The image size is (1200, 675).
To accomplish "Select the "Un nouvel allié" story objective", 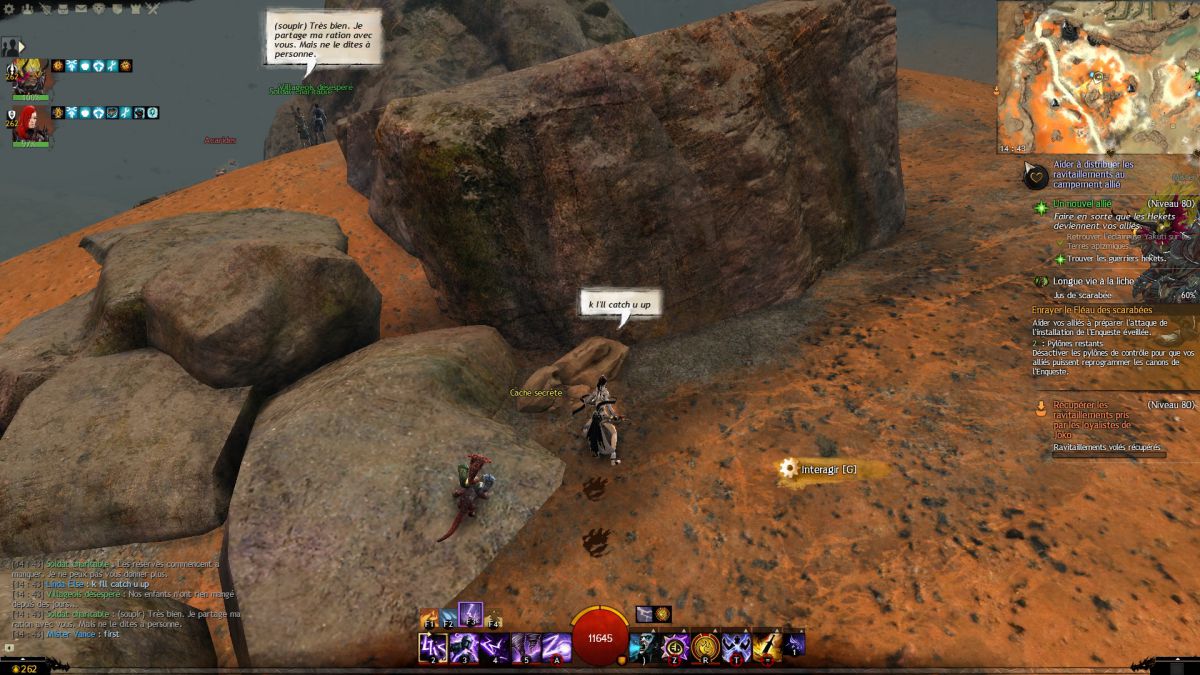I will tap(1082, 204).
